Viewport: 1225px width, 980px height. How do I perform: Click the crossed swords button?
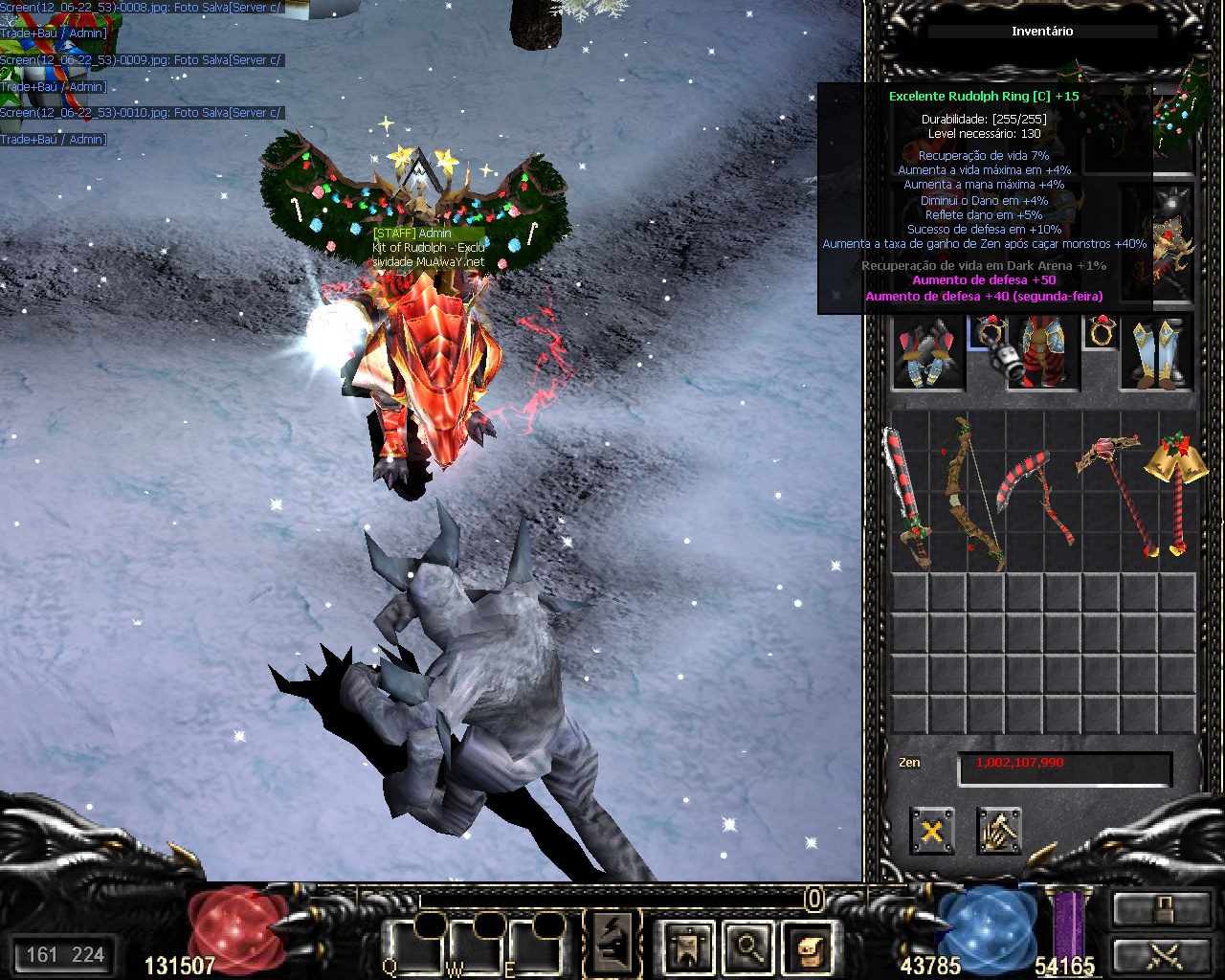coord(1162,955)
